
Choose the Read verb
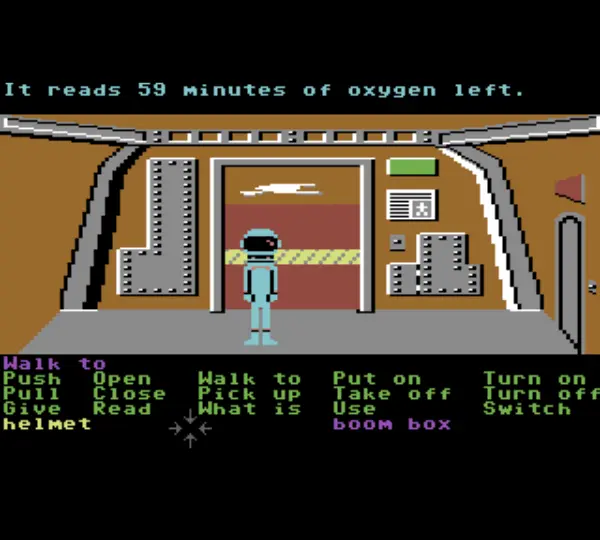click(x=122, y=409)
